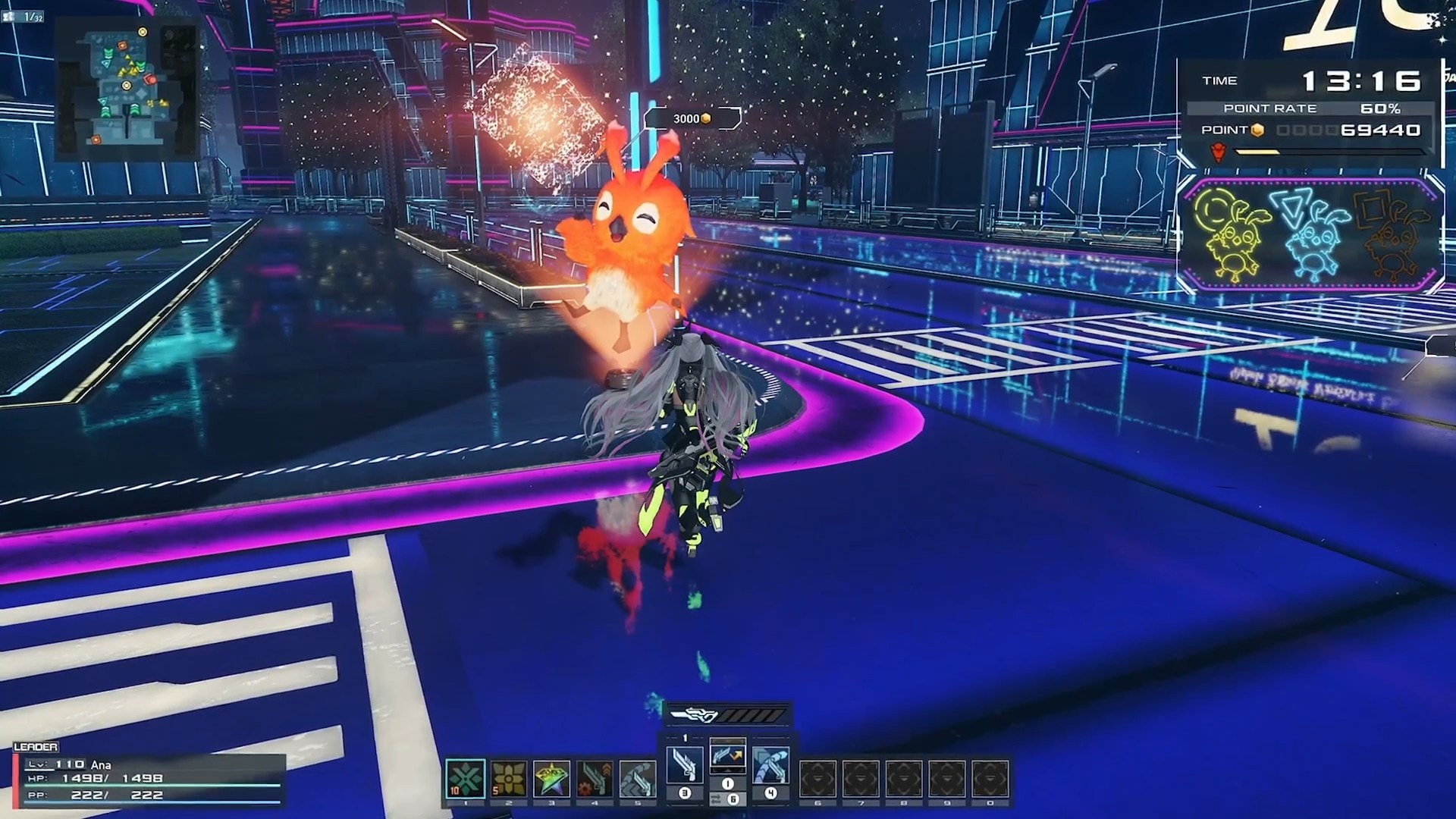Image resolution: width=1456 pixels, height=819 pixels.
Task: Select the teal snowflake item slot
Action: 465,779
